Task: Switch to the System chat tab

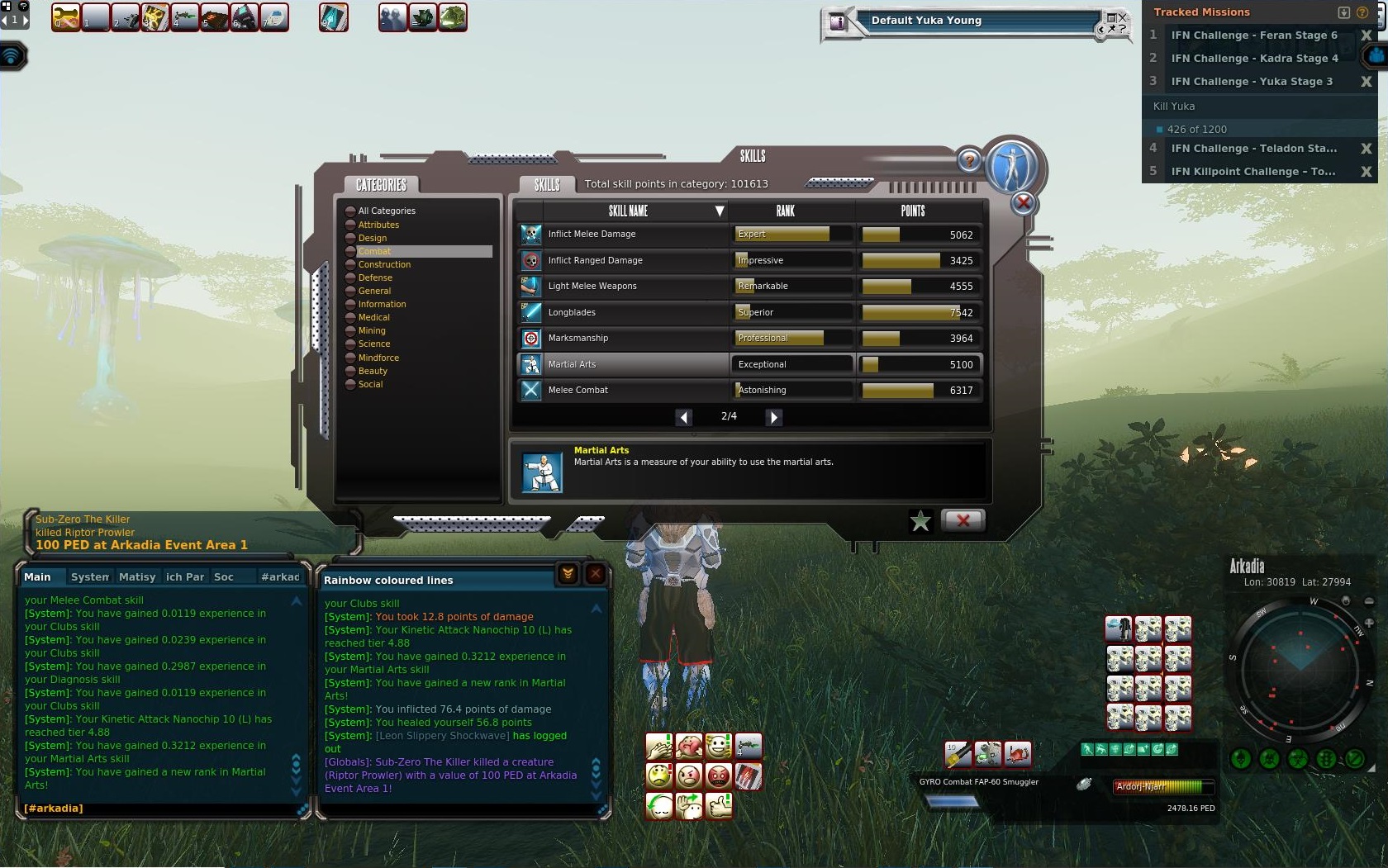Action: pos(89,577)
